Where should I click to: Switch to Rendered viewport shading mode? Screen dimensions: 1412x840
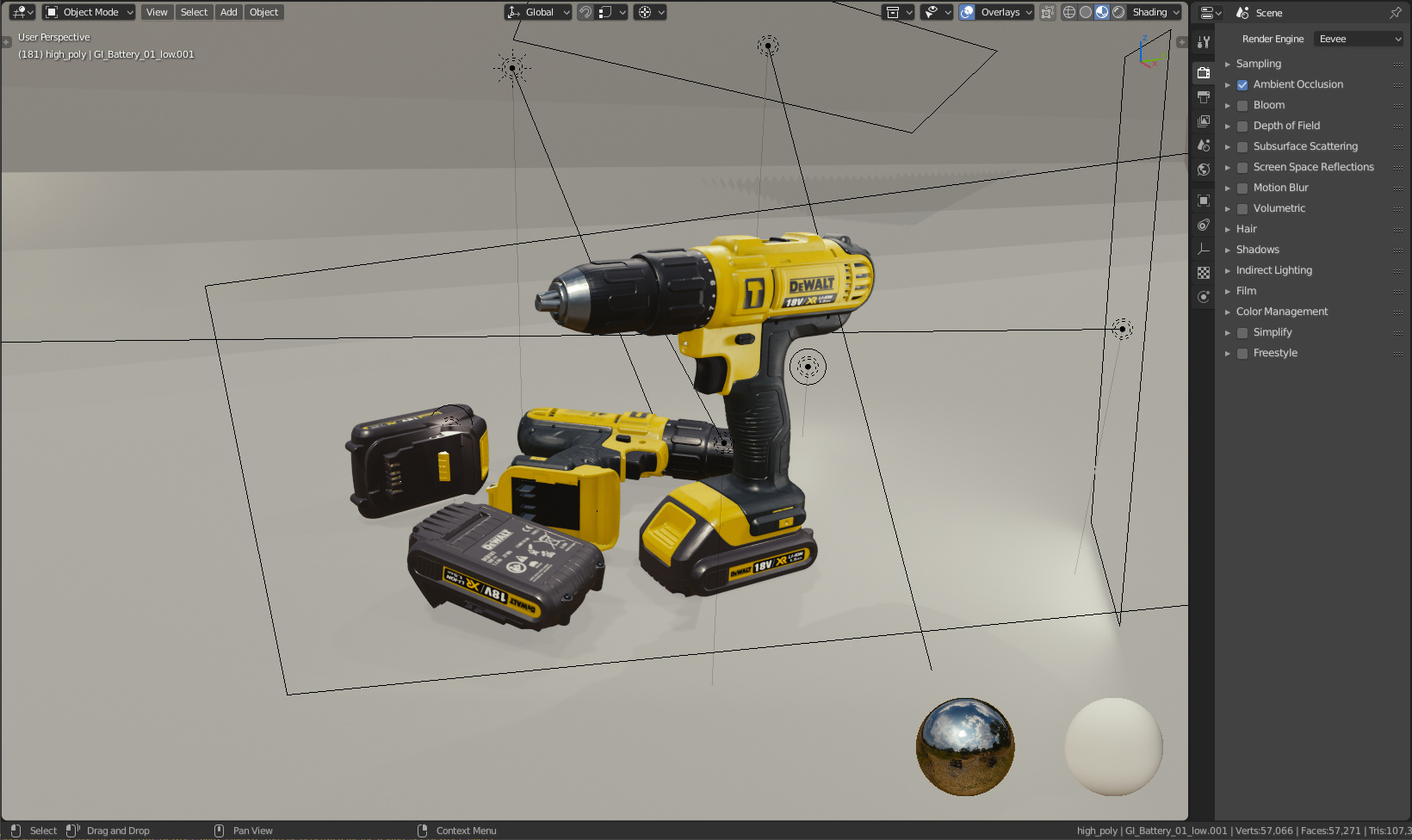[x=1118, y=12]
